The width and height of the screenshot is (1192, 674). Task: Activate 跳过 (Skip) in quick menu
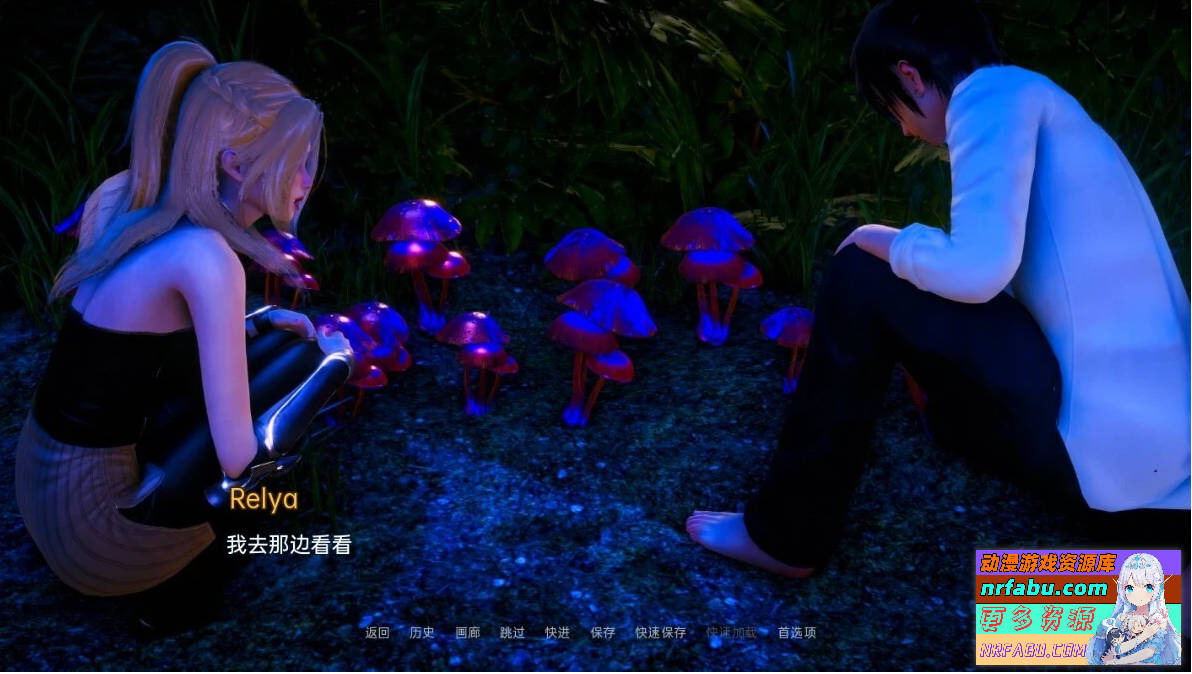[512, 633]
